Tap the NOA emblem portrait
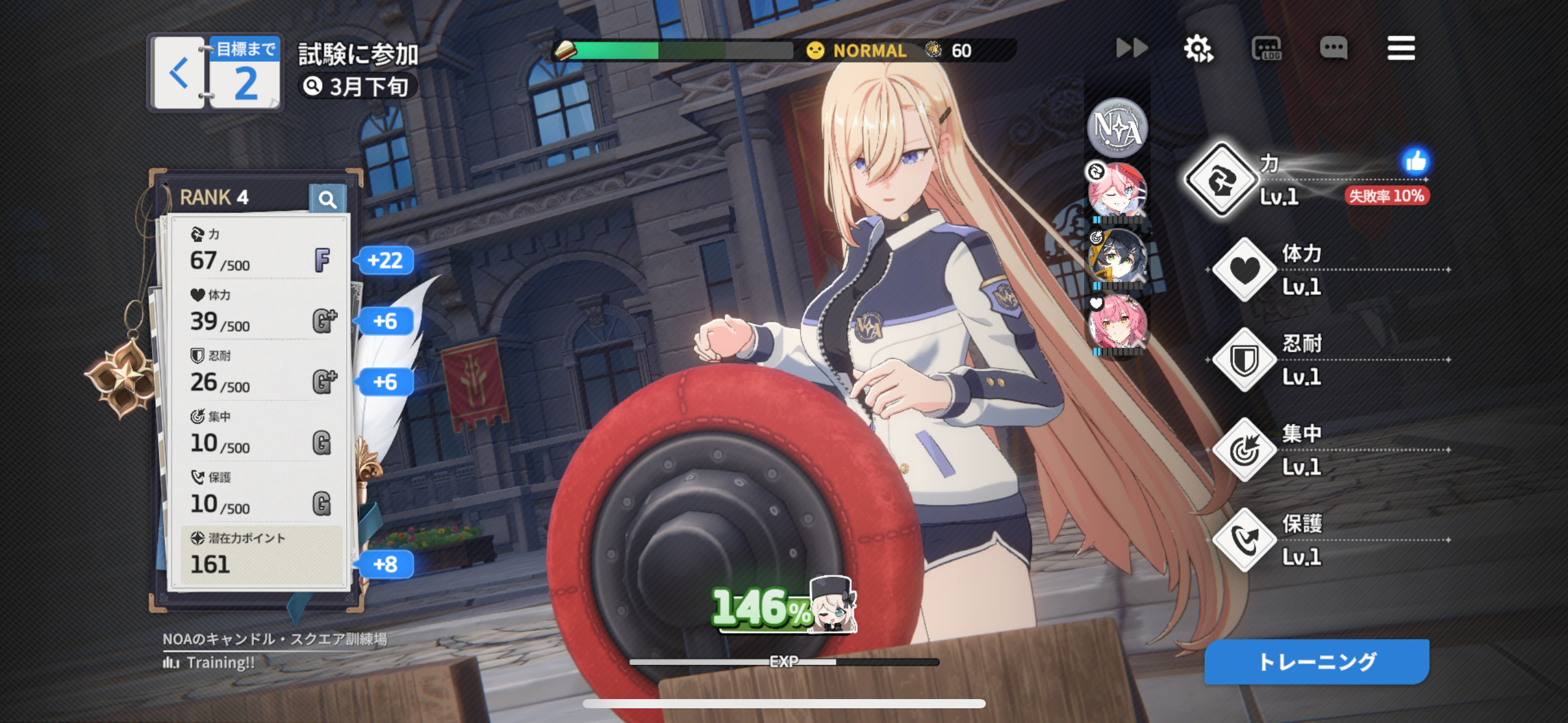The image size is (1568, 723). 1117,128
